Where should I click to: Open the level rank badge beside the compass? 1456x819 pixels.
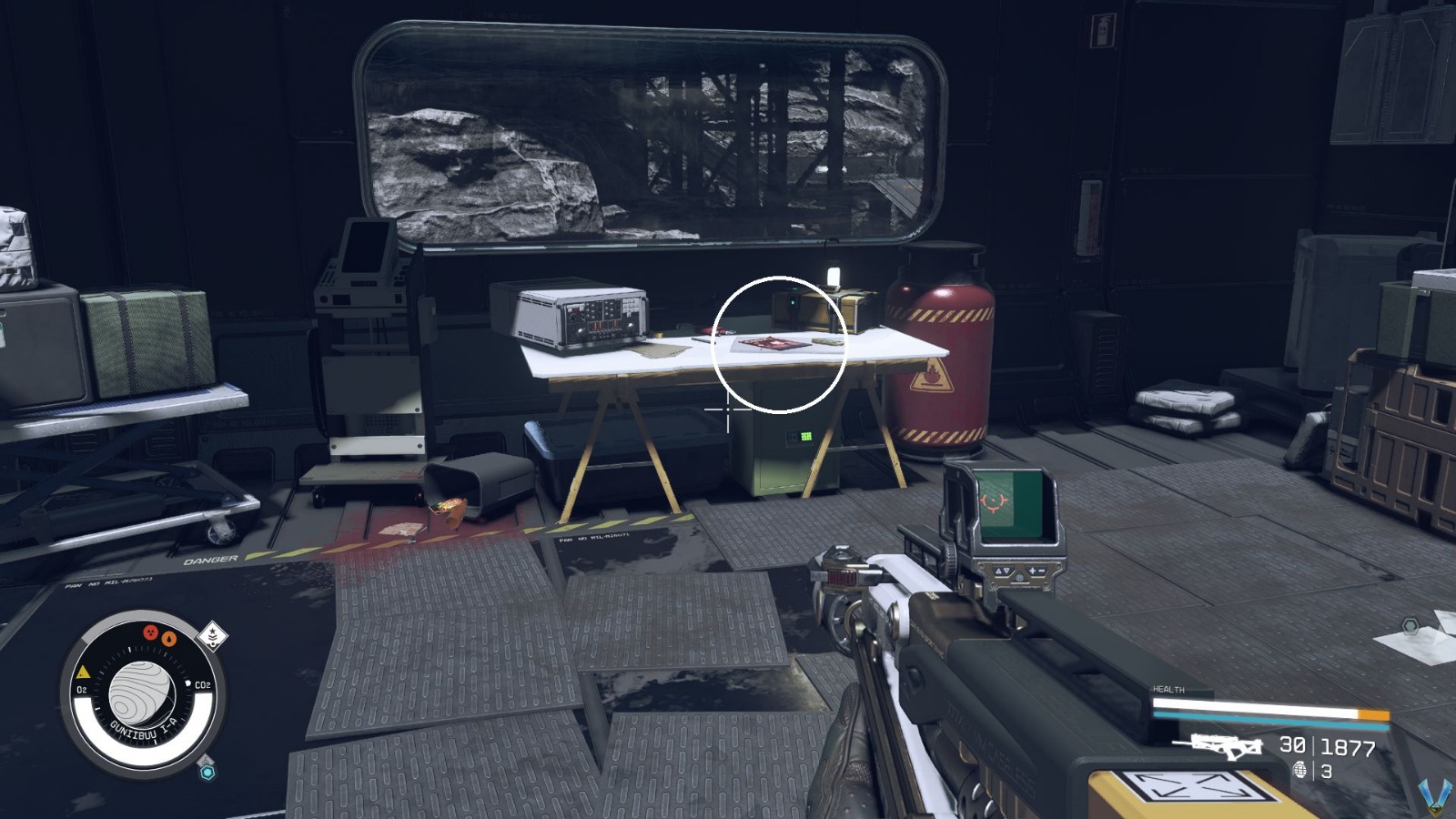coord(213,636)
